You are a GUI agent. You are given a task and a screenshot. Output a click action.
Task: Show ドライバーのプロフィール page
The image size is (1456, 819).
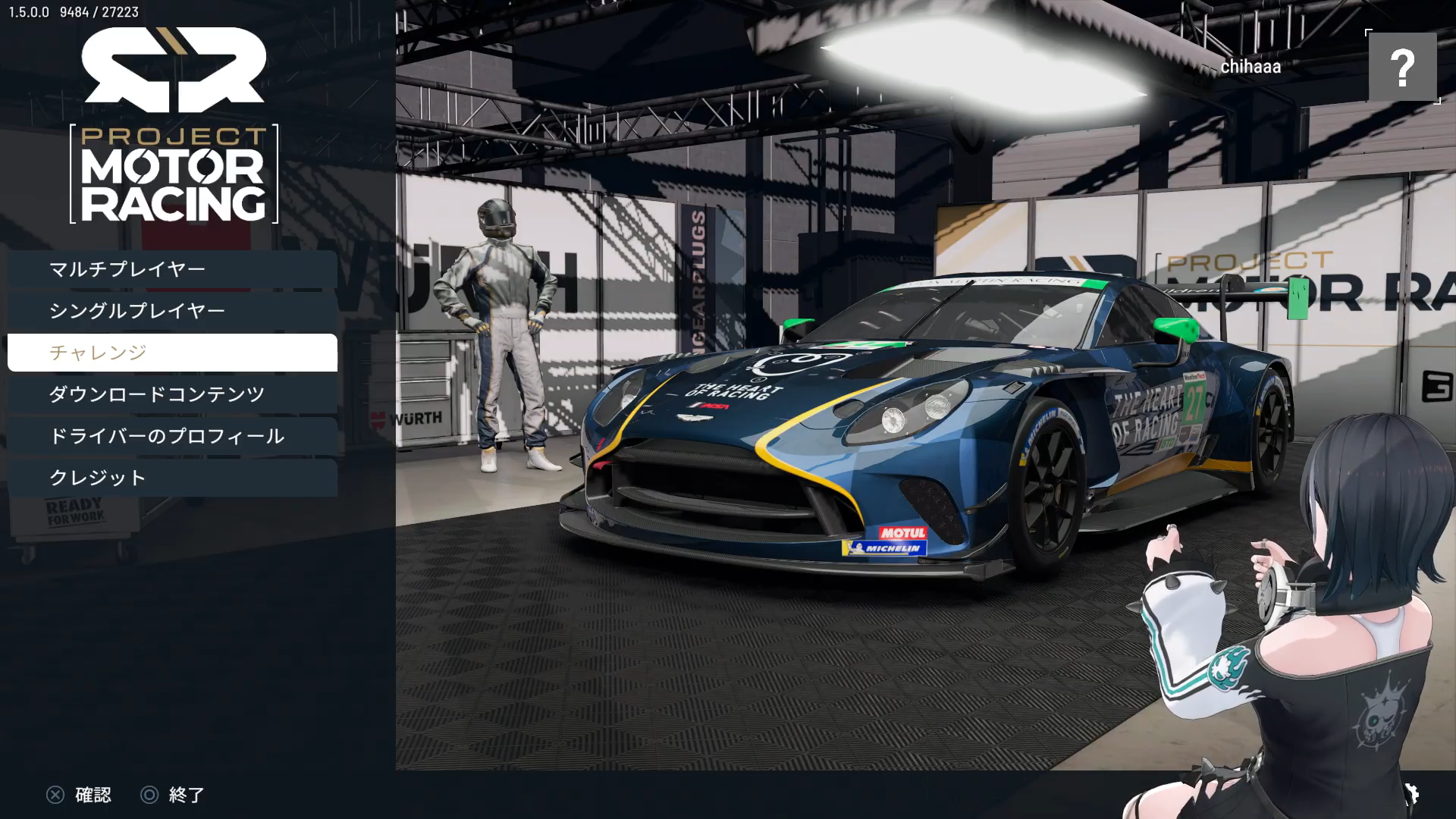pos(172,436)
